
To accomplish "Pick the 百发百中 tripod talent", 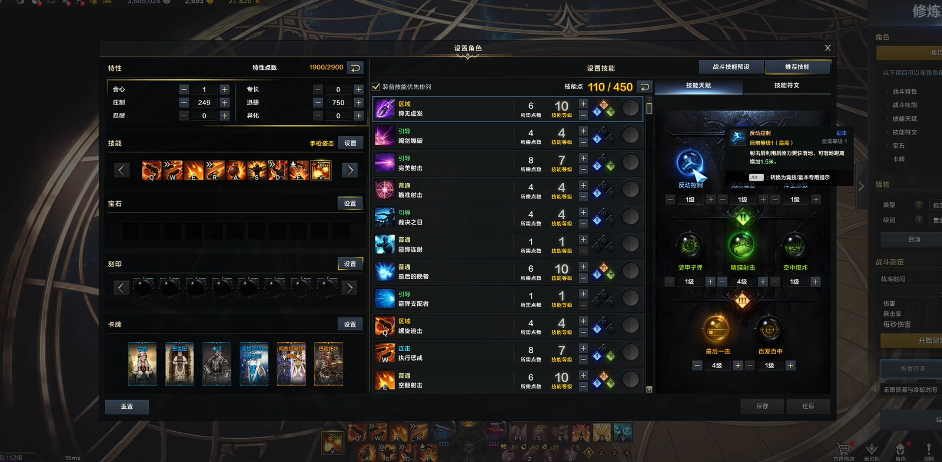I will click(x=767, y=327).
